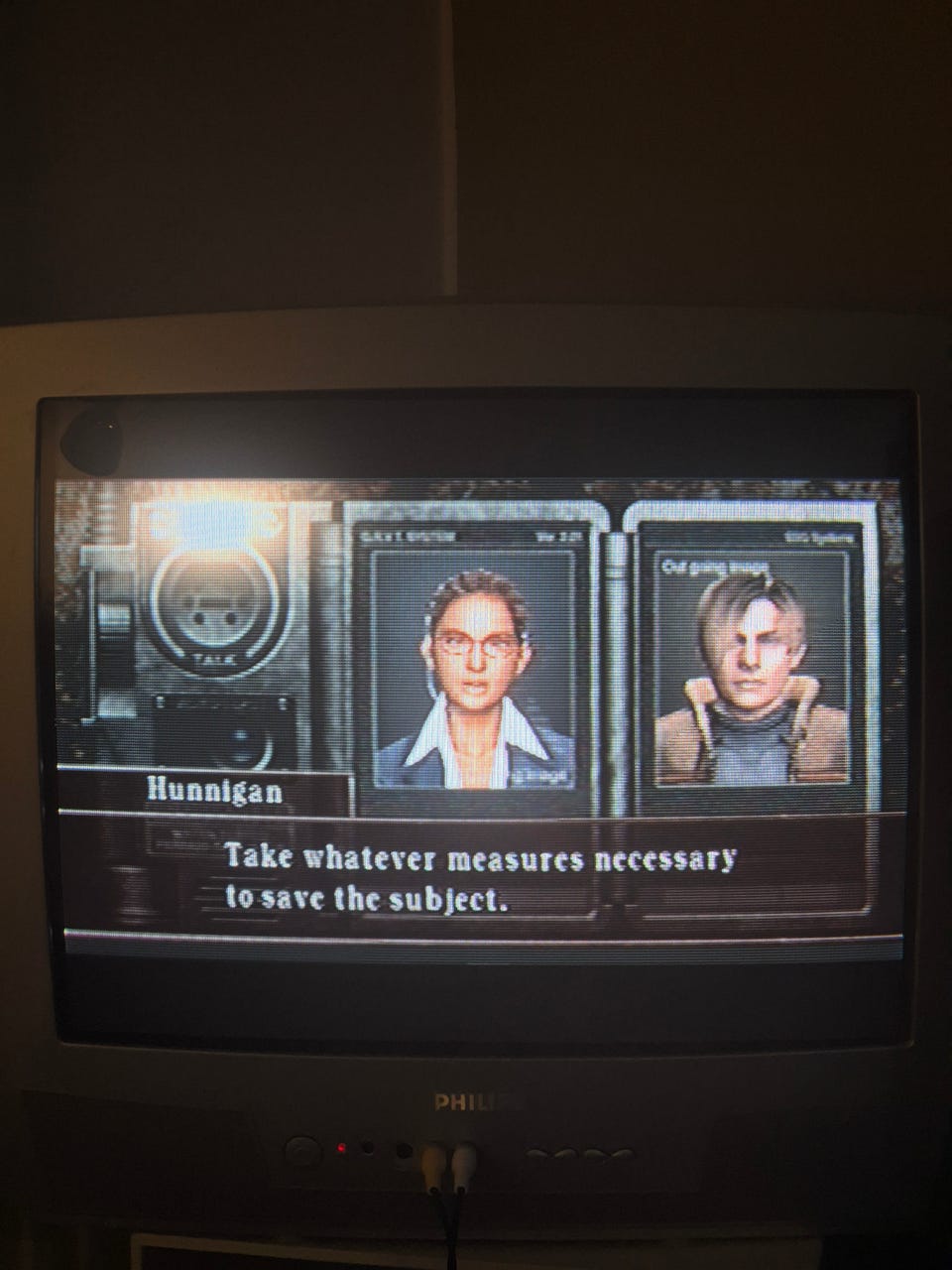
Task: Click the TALK radio dial
Action: point(208,602)
